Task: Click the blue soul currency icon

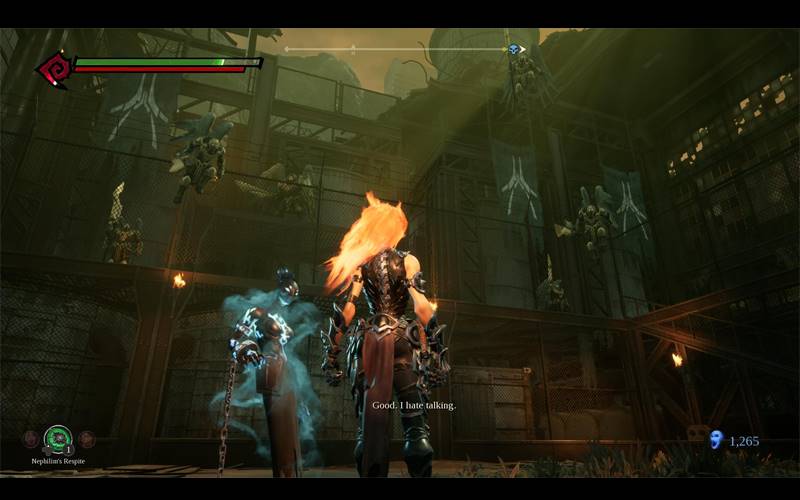Action: (x=716, y=439)
